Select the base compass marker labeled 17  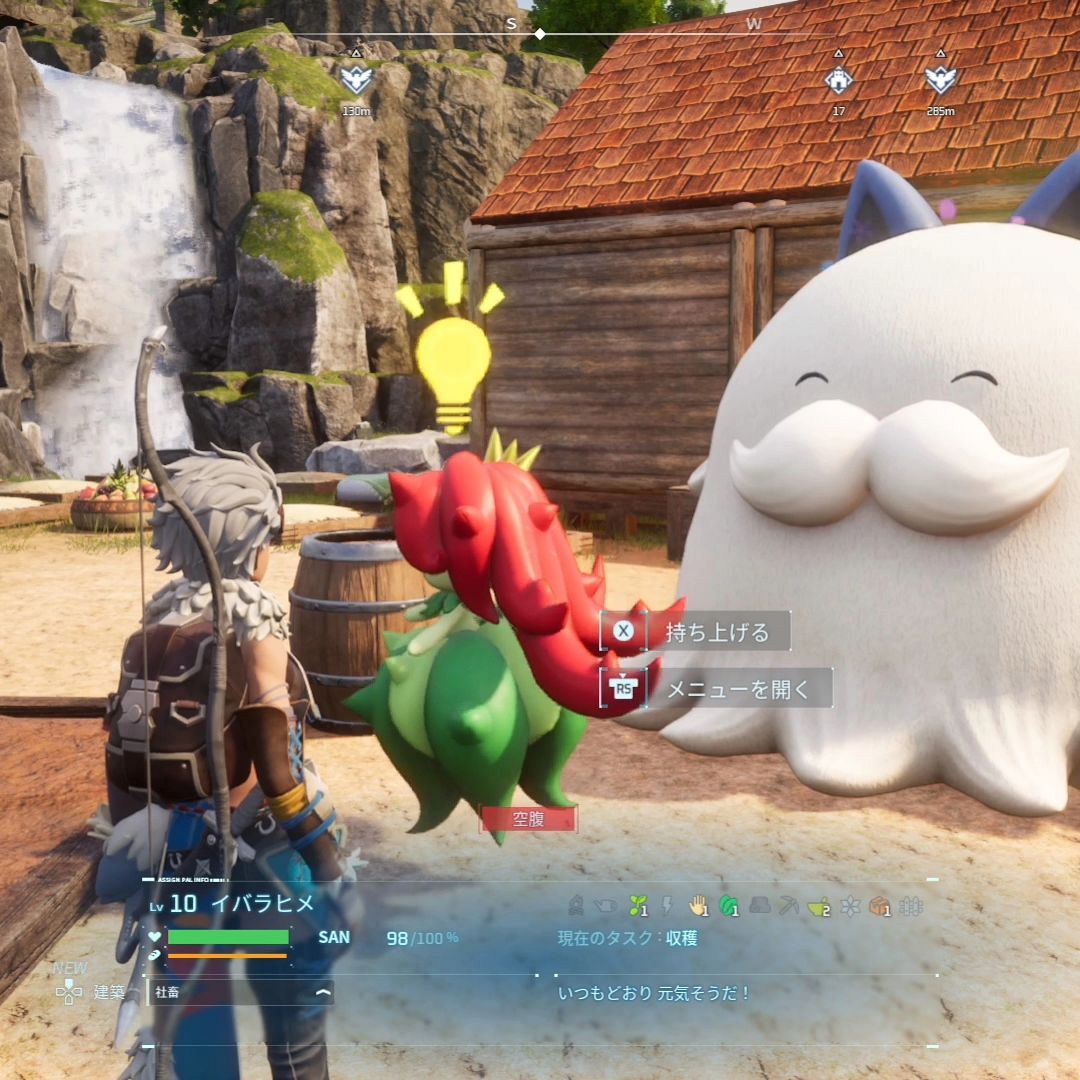[839, 79]
